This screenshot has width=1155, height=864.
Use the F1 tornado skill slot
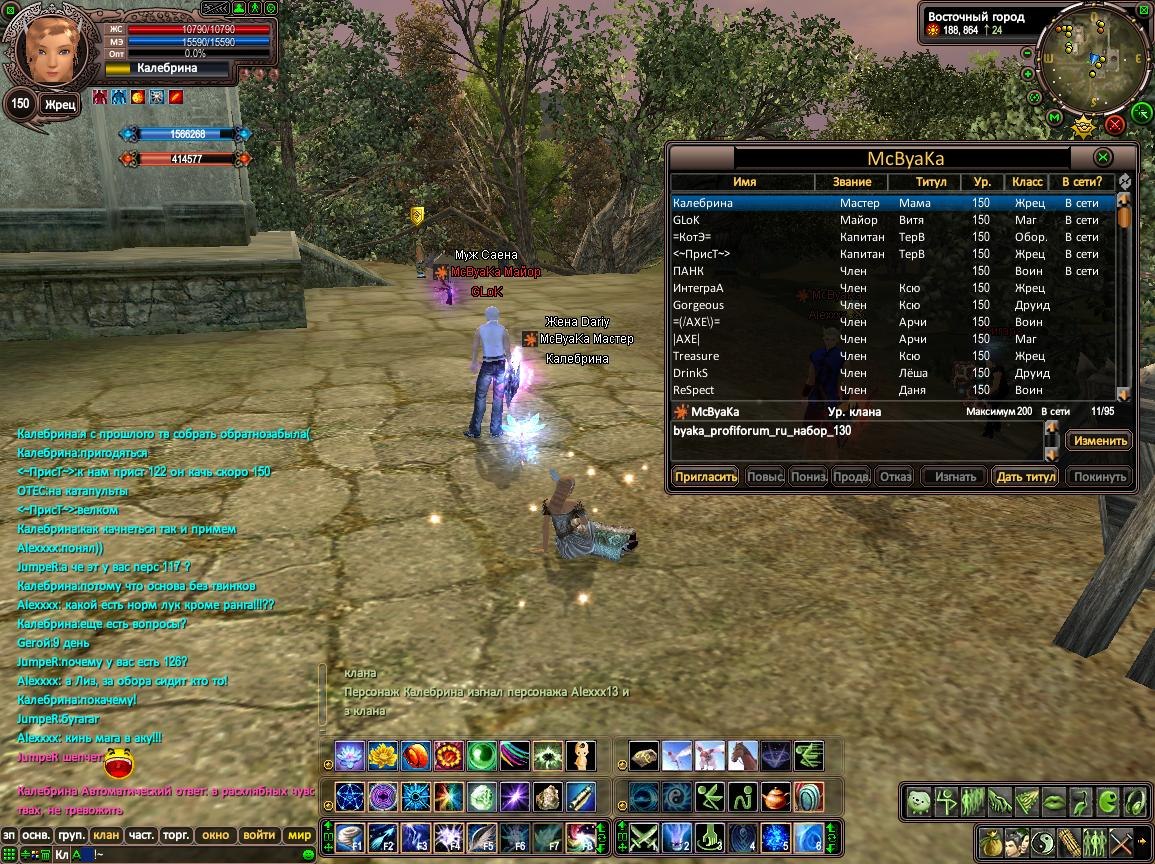[x=348, y=835]
